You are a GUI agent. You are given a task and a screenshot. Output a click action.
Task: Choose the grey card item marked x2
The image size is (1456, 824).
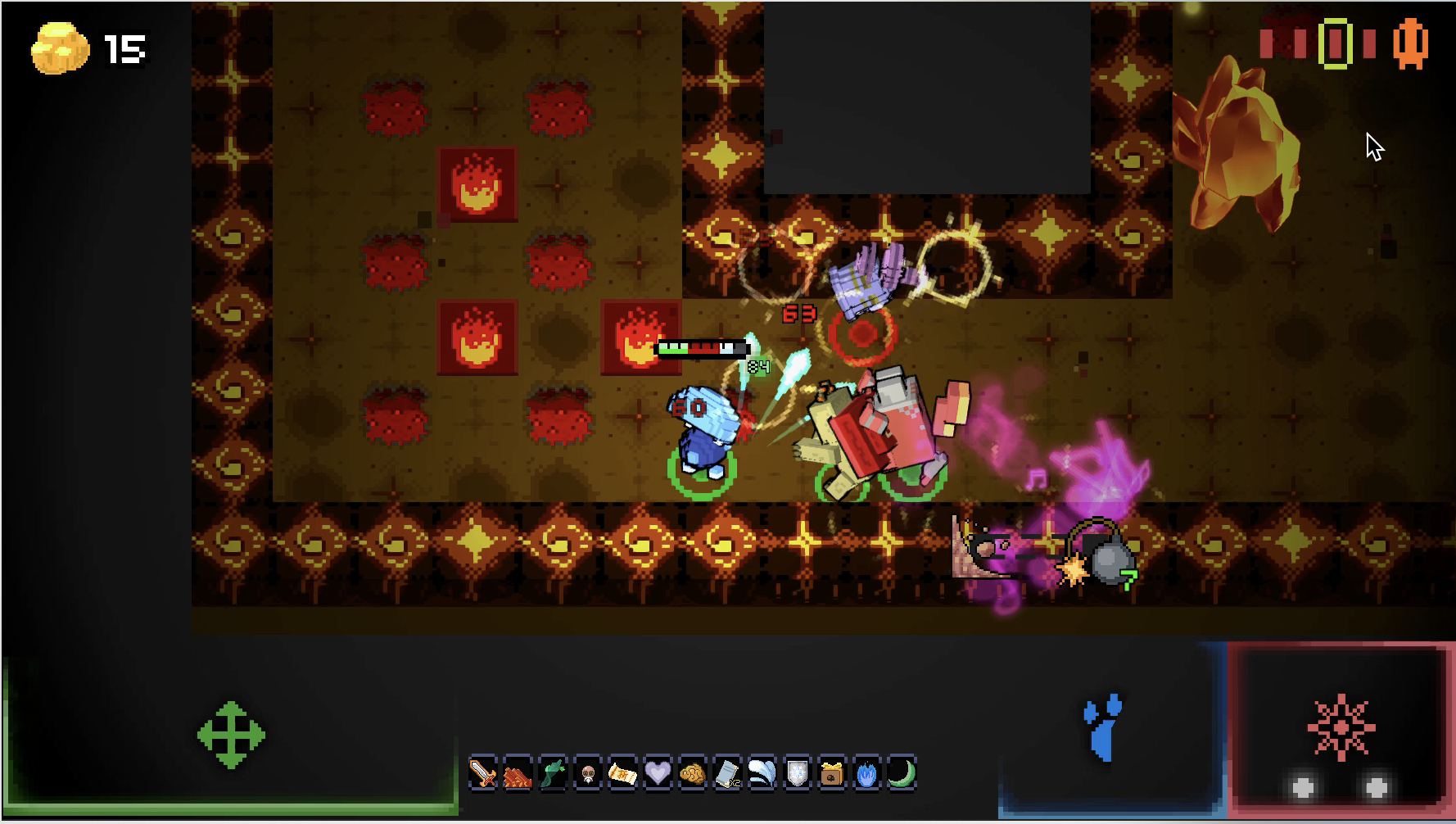[727, 772]
